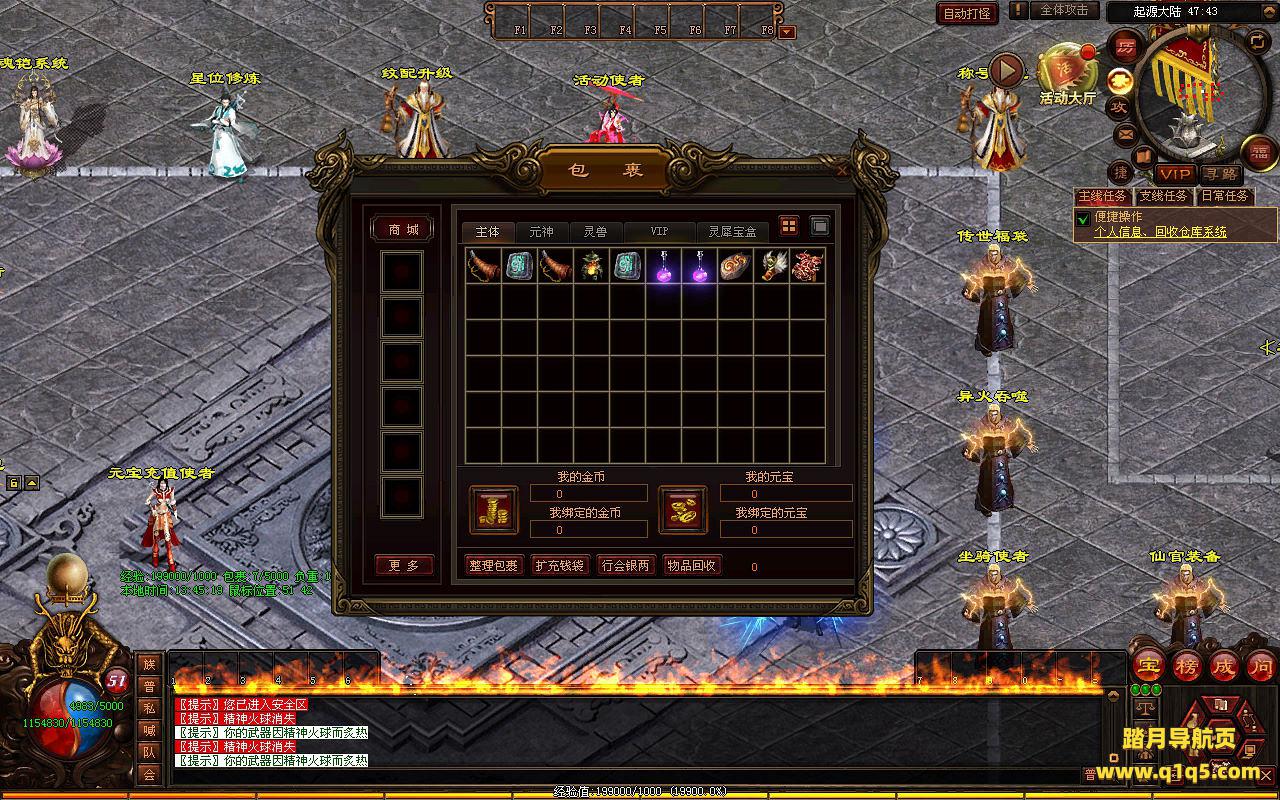Open the 商城 shop from the bag

tap(403, 230)
